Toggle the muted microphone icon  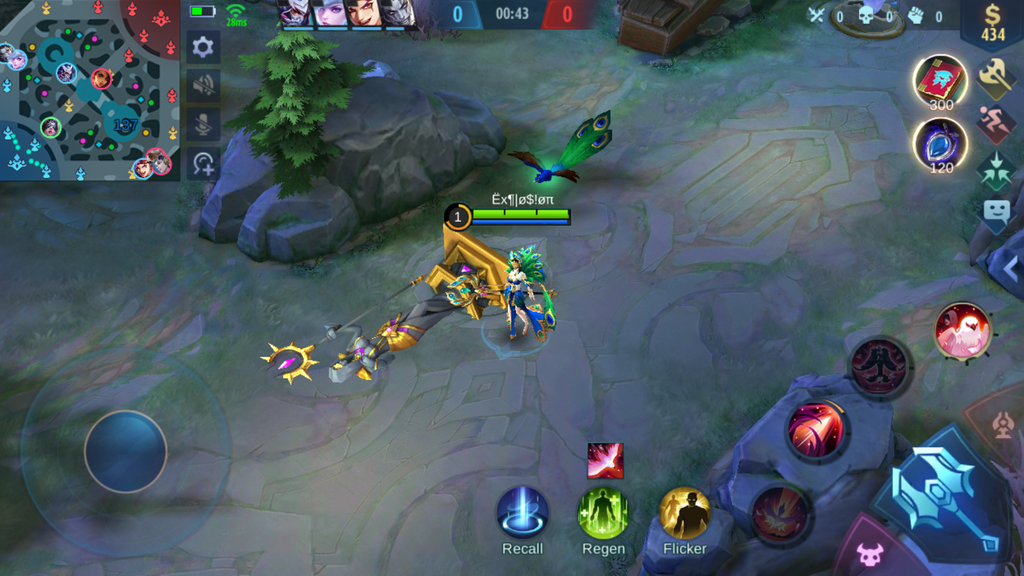[203, 125]
